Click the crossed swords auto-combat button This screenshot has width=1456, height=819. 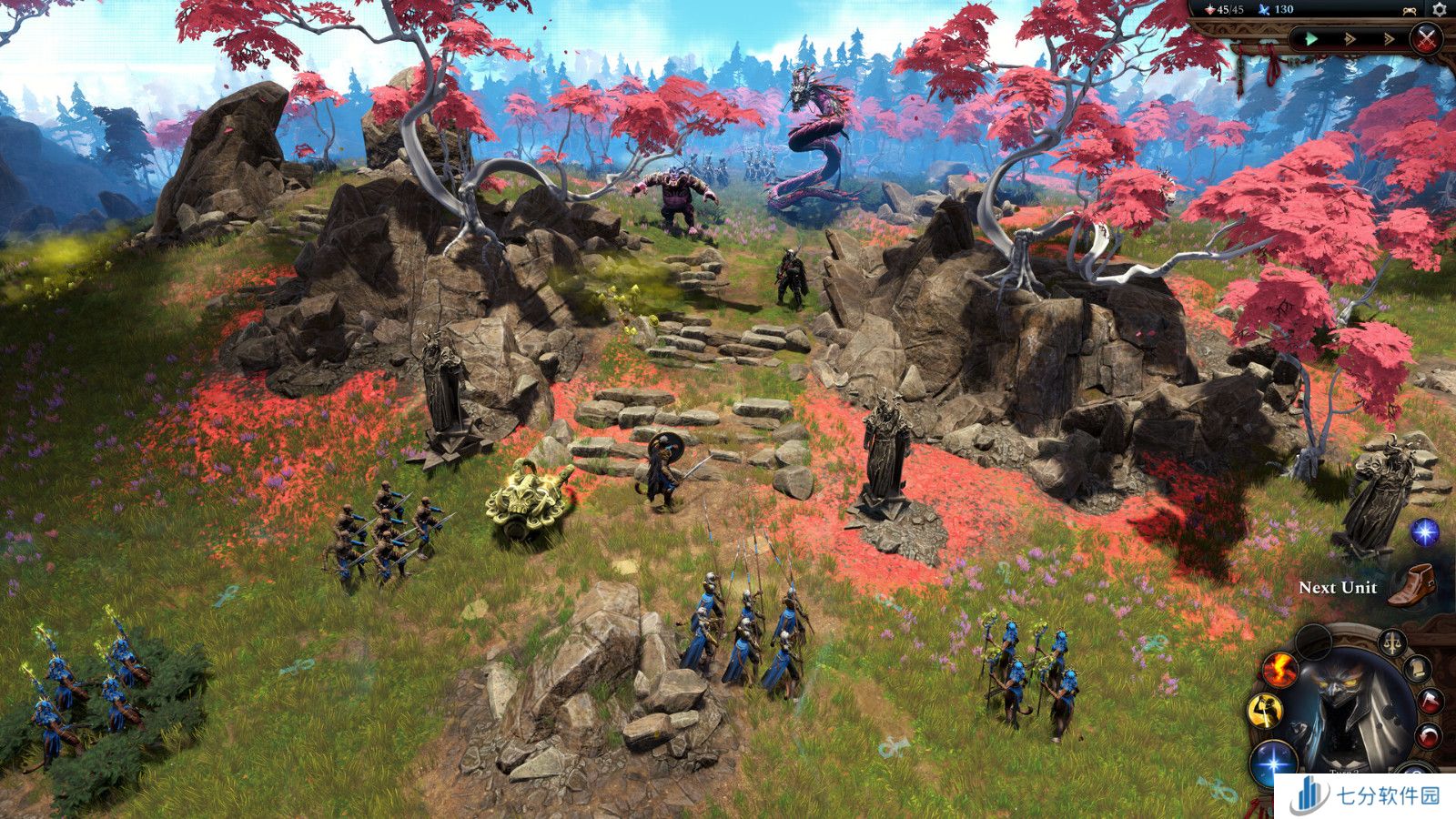1427,39
